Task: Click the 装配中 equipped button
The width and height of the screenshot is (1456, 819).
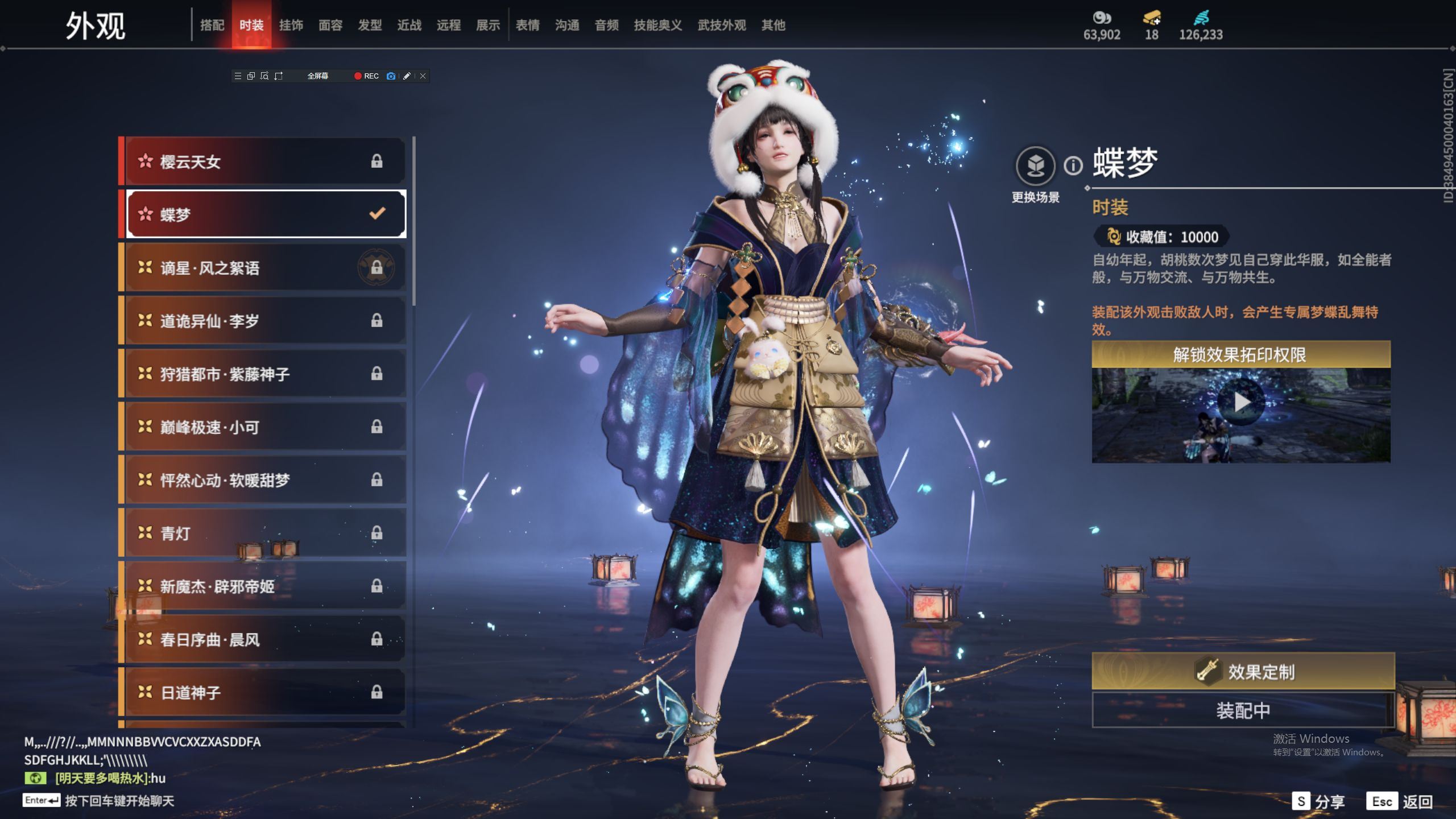Action: 1243,710
